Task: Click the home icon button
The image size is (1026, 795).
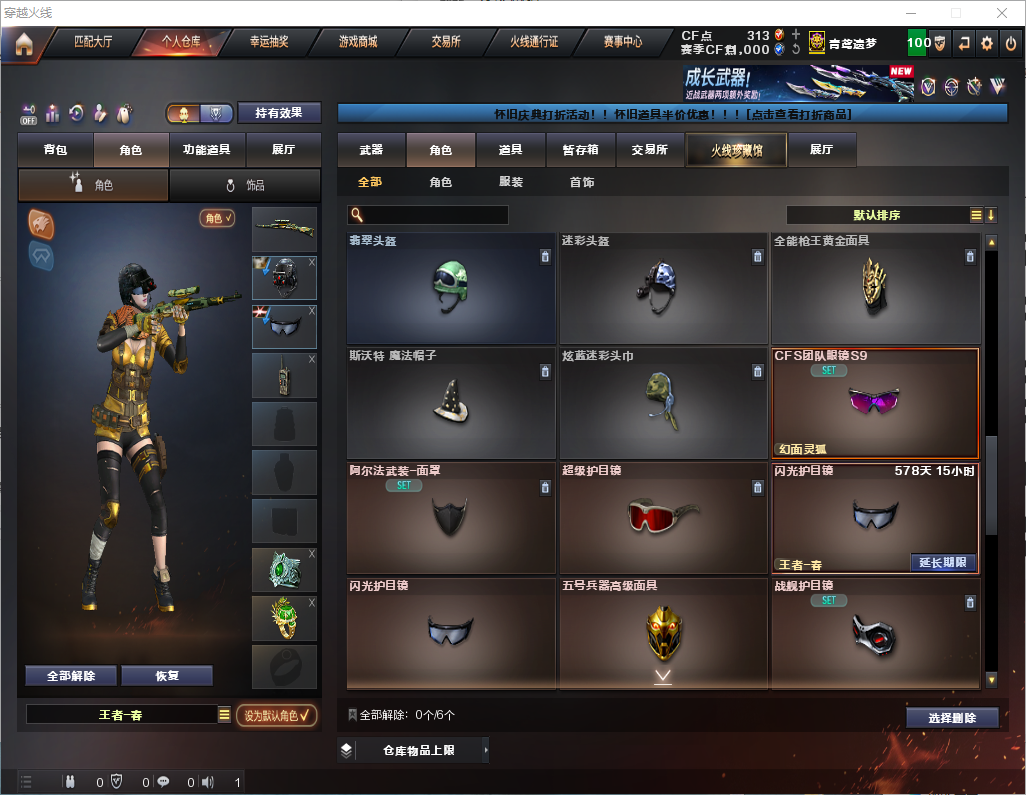Action: (24, 44)
